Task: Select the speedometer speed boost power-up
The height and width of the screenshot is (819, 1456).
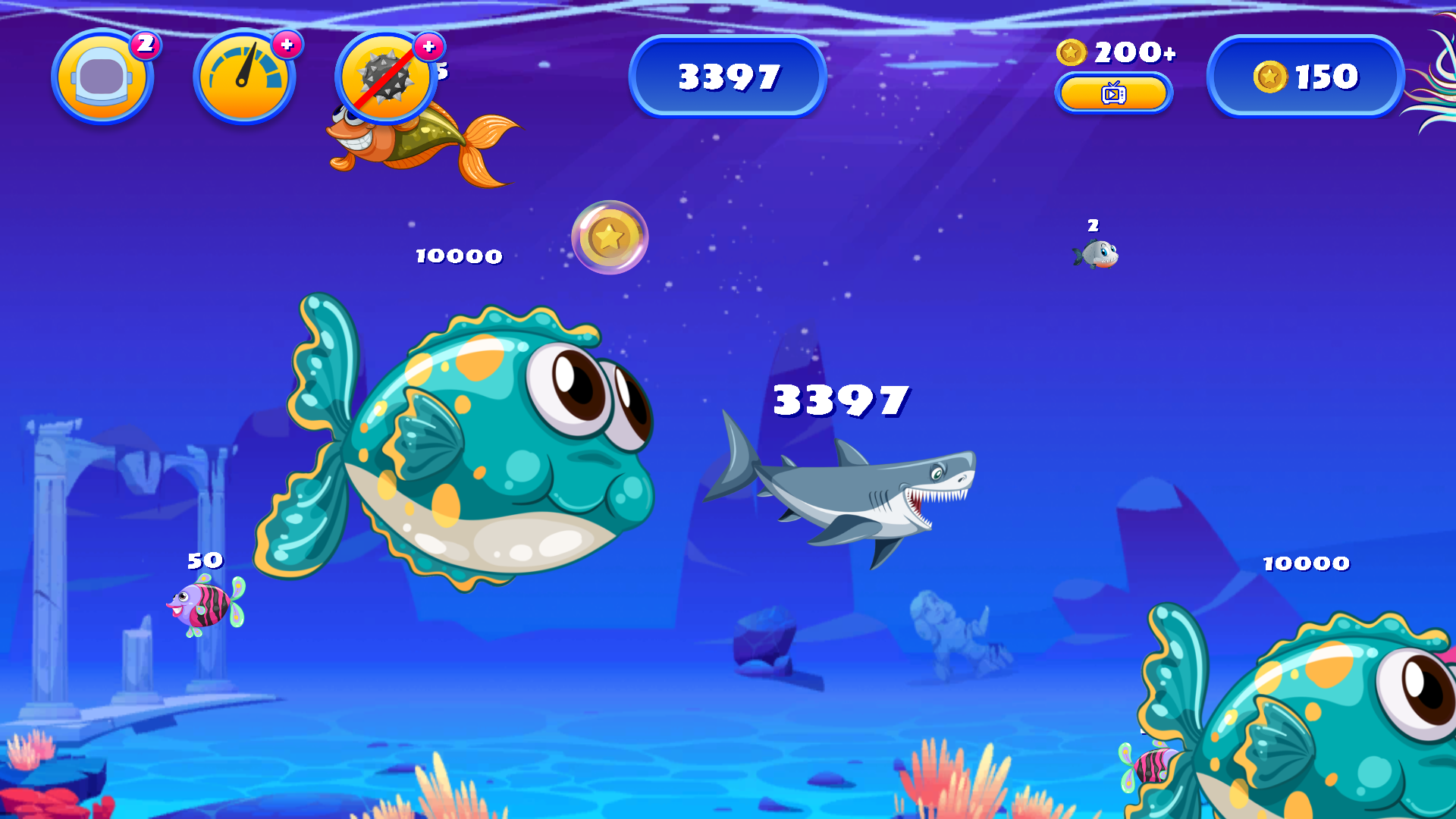Action: pos(245,76)
